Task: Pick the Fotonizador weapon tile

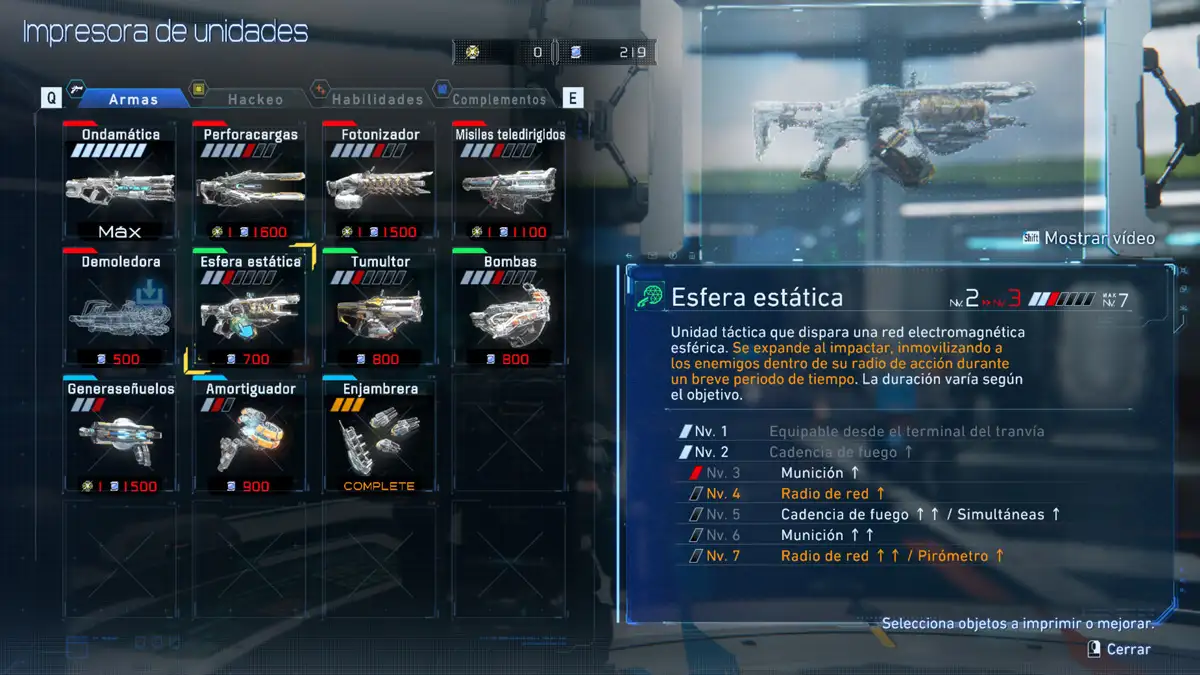Action: [x=380, y=181]
